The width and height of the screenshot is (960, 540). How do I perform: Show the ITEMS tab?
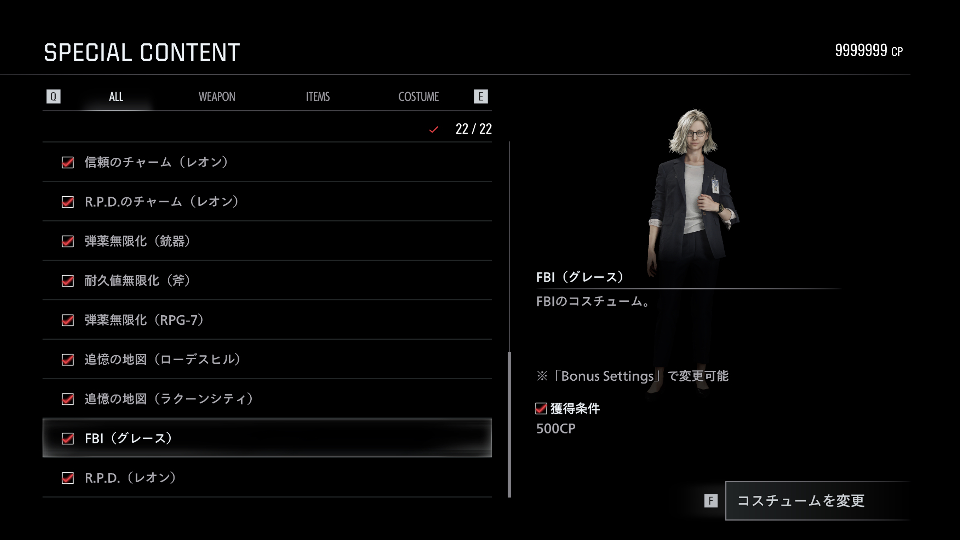pyautogui.click(x=318, y=97)
